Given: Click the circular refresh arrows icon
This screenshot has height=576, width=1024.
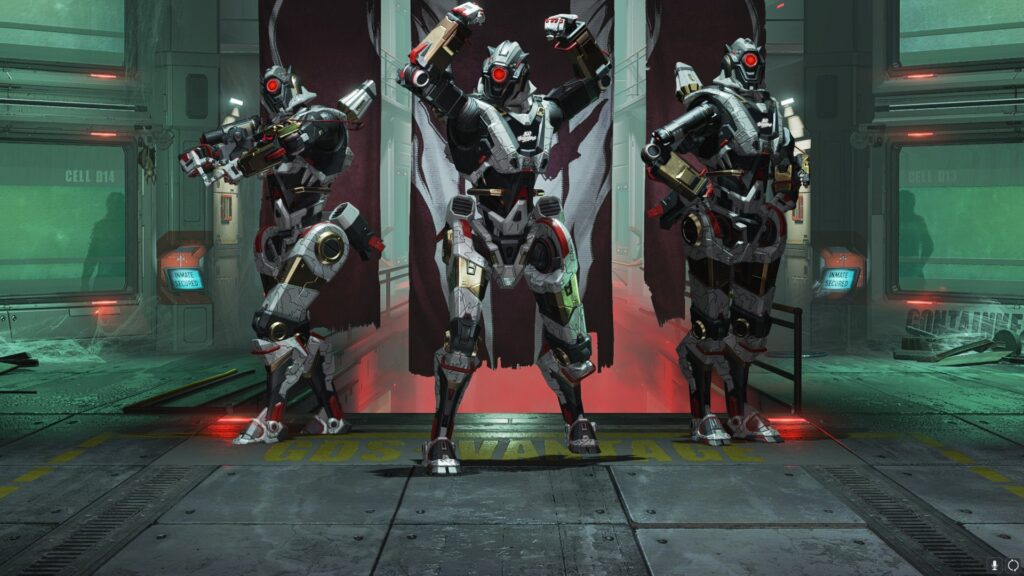Looking at the screenshot, I should [x=1012, y=565].
